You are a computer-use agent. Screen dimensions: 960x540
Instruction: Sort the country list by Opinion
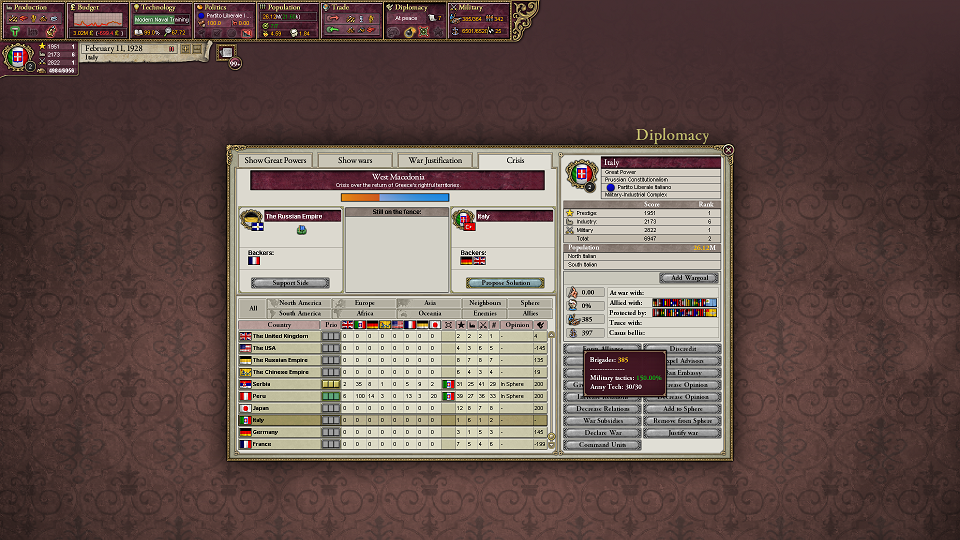[x=517, y=324]
